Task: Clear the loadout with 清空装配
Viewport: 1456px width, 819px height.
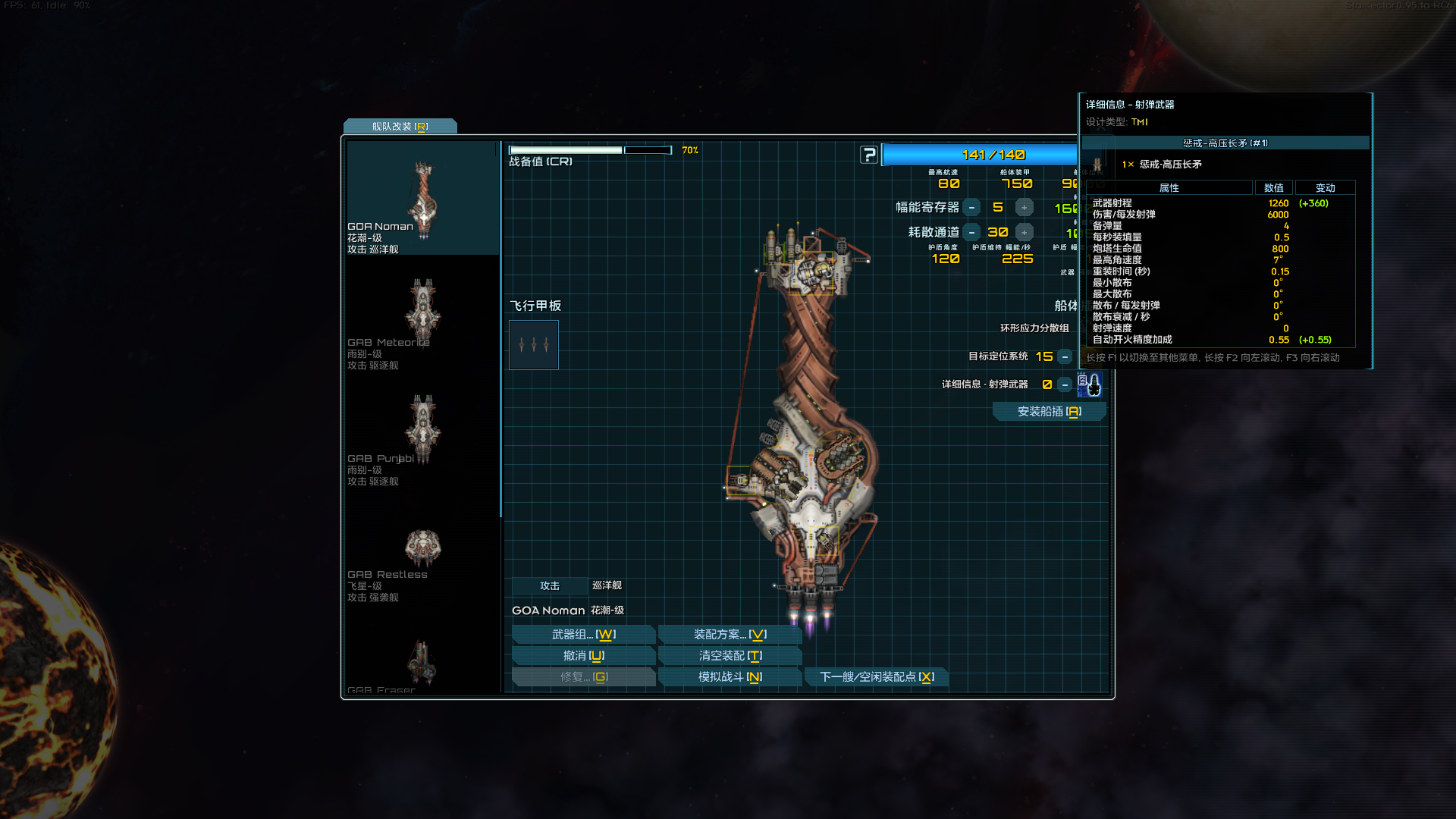Action: tap(730, 656)
